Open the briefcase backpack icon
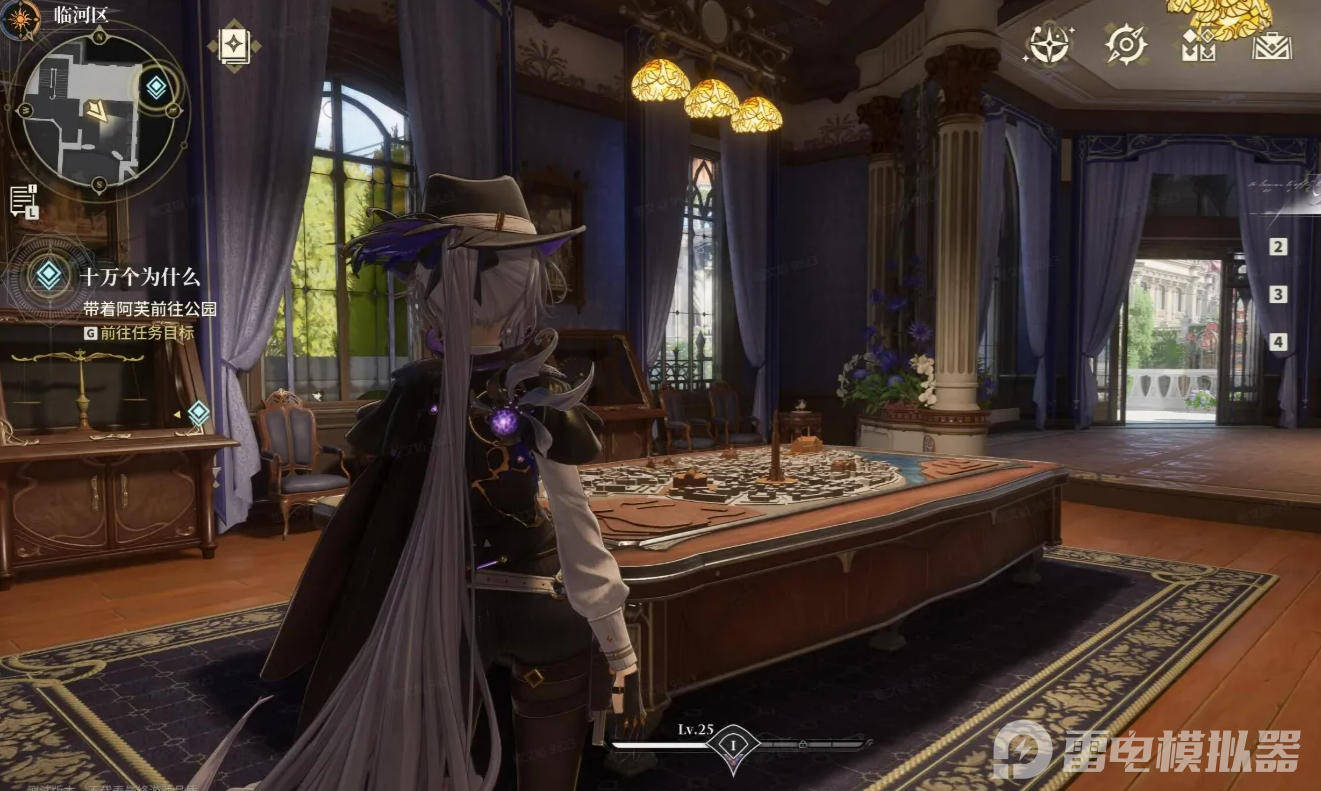1321x791 pixels. pos(1272,45)
